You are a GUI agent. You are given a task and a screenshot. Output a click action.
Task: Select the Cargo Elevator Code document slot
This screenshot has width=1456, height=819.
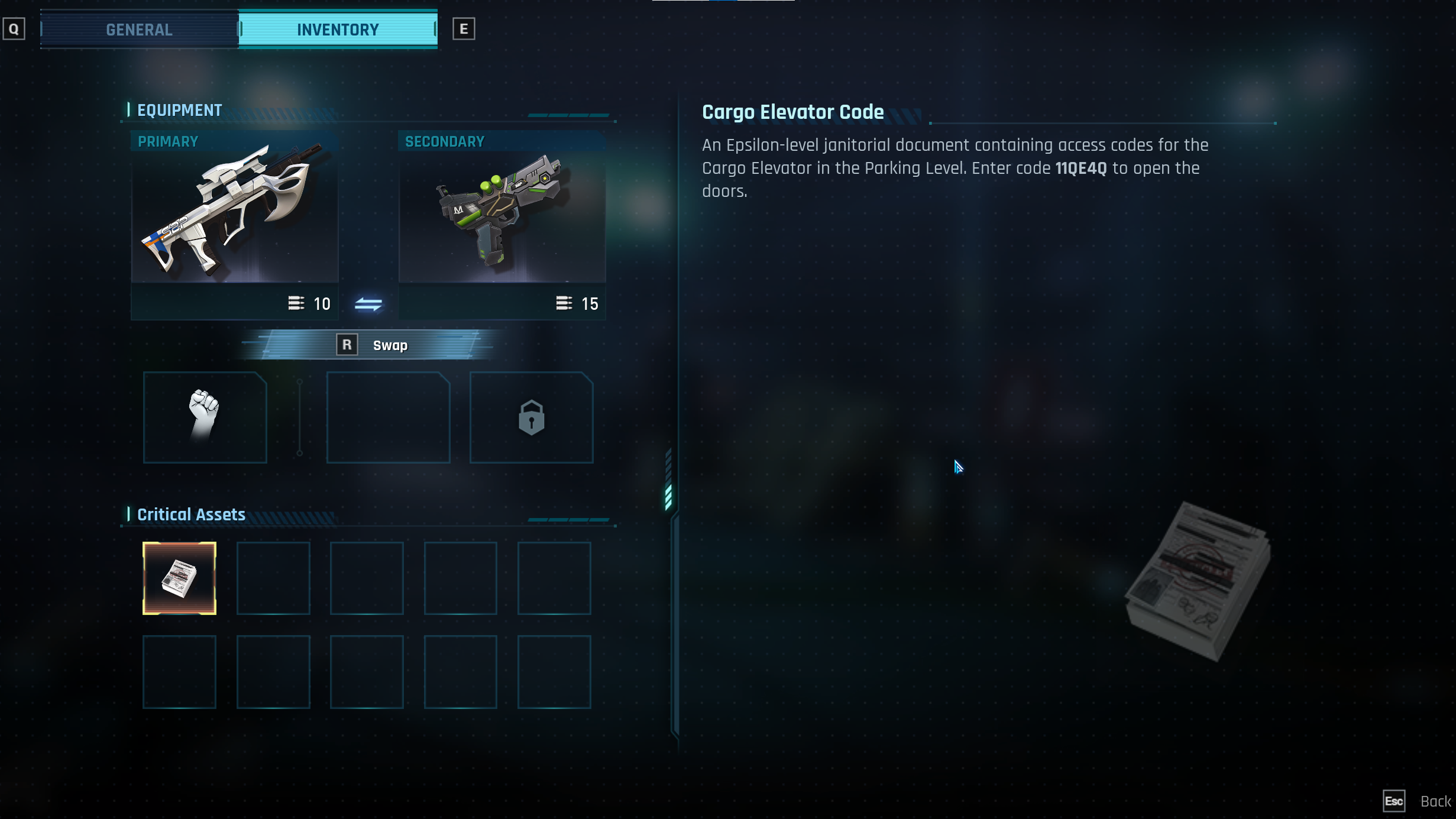(179, 578)
